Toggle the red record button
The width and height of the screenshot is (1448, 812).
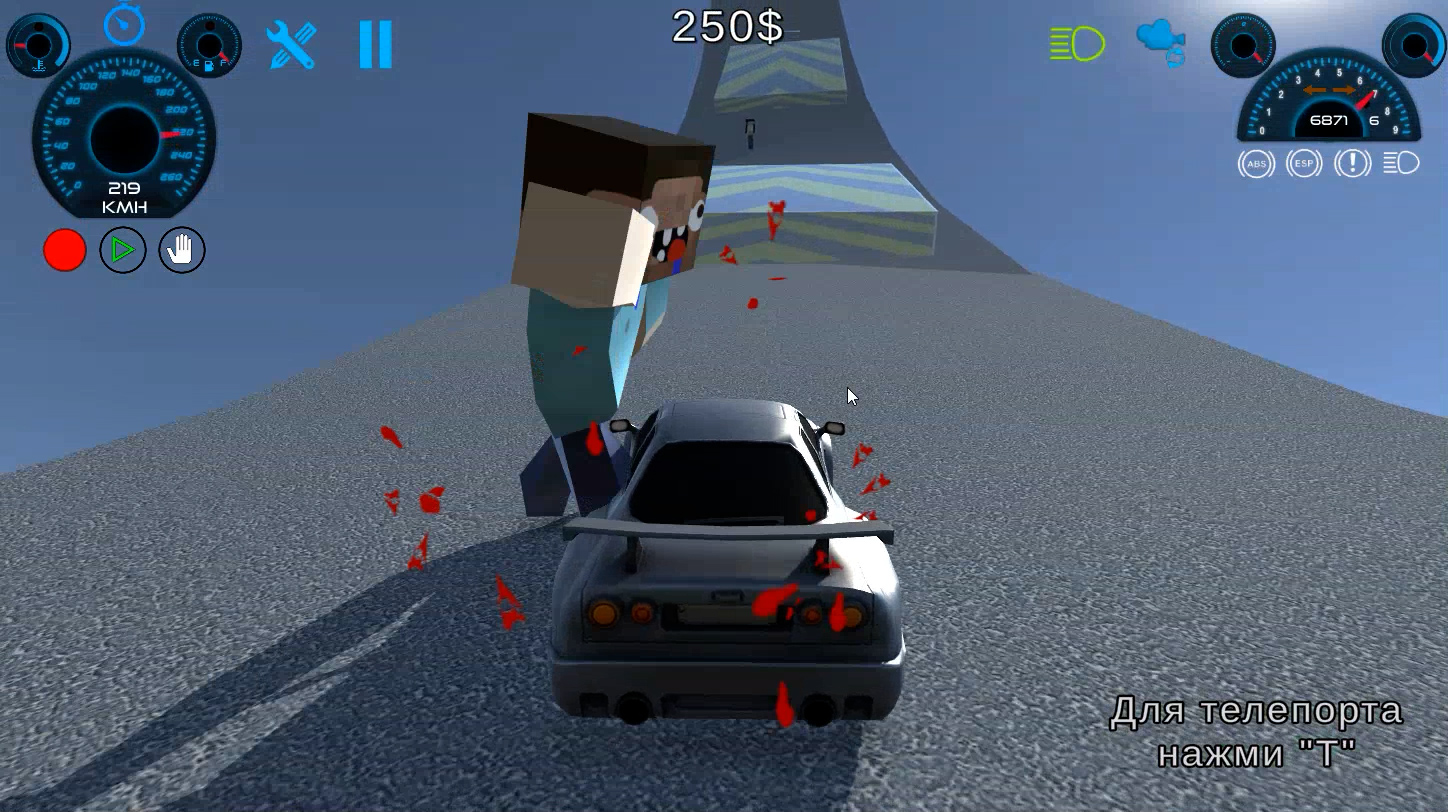(65, 250)
